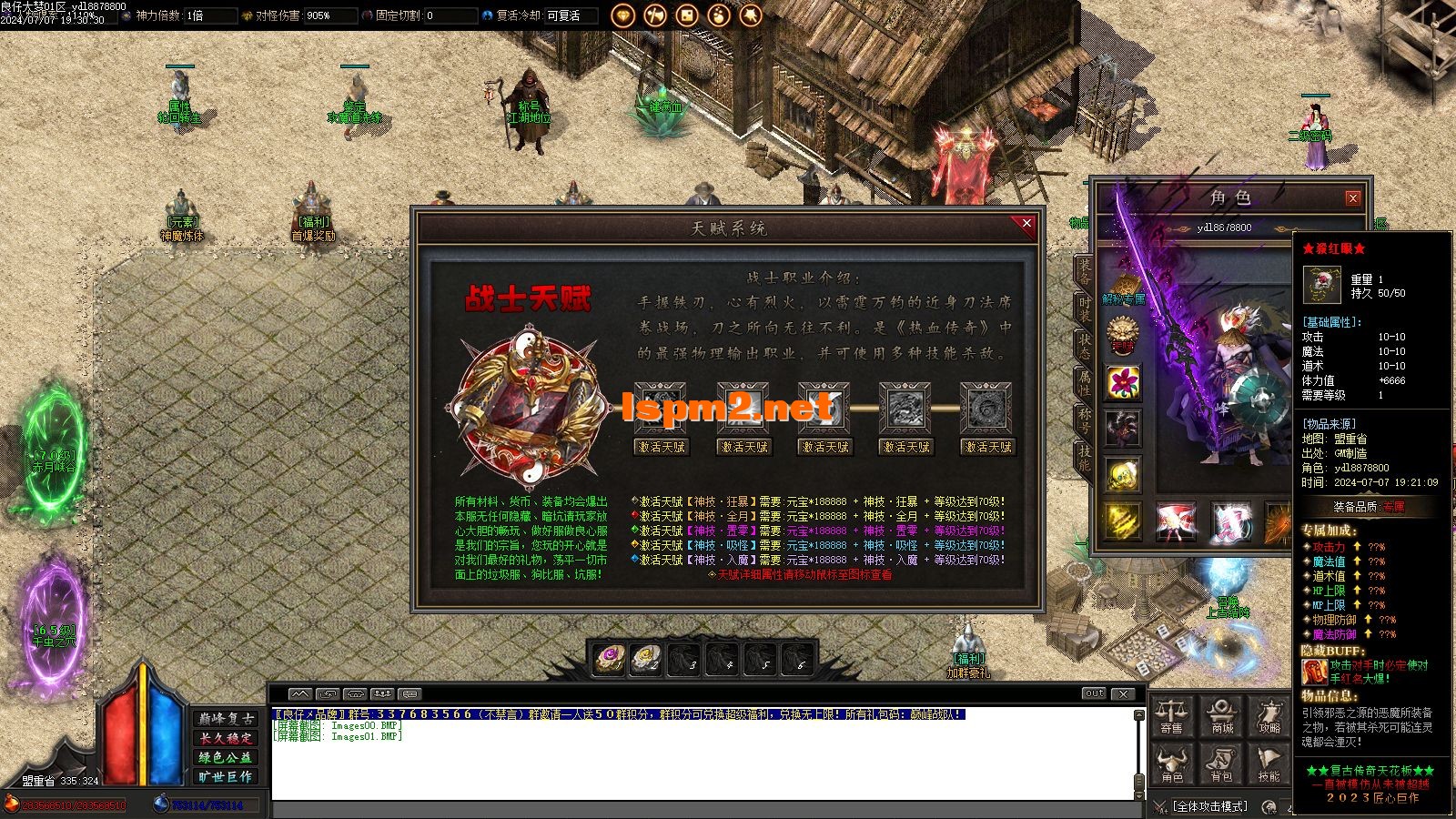Select the golden skull equipment slot
1456x819 pixels.
tap(1123, 474)
